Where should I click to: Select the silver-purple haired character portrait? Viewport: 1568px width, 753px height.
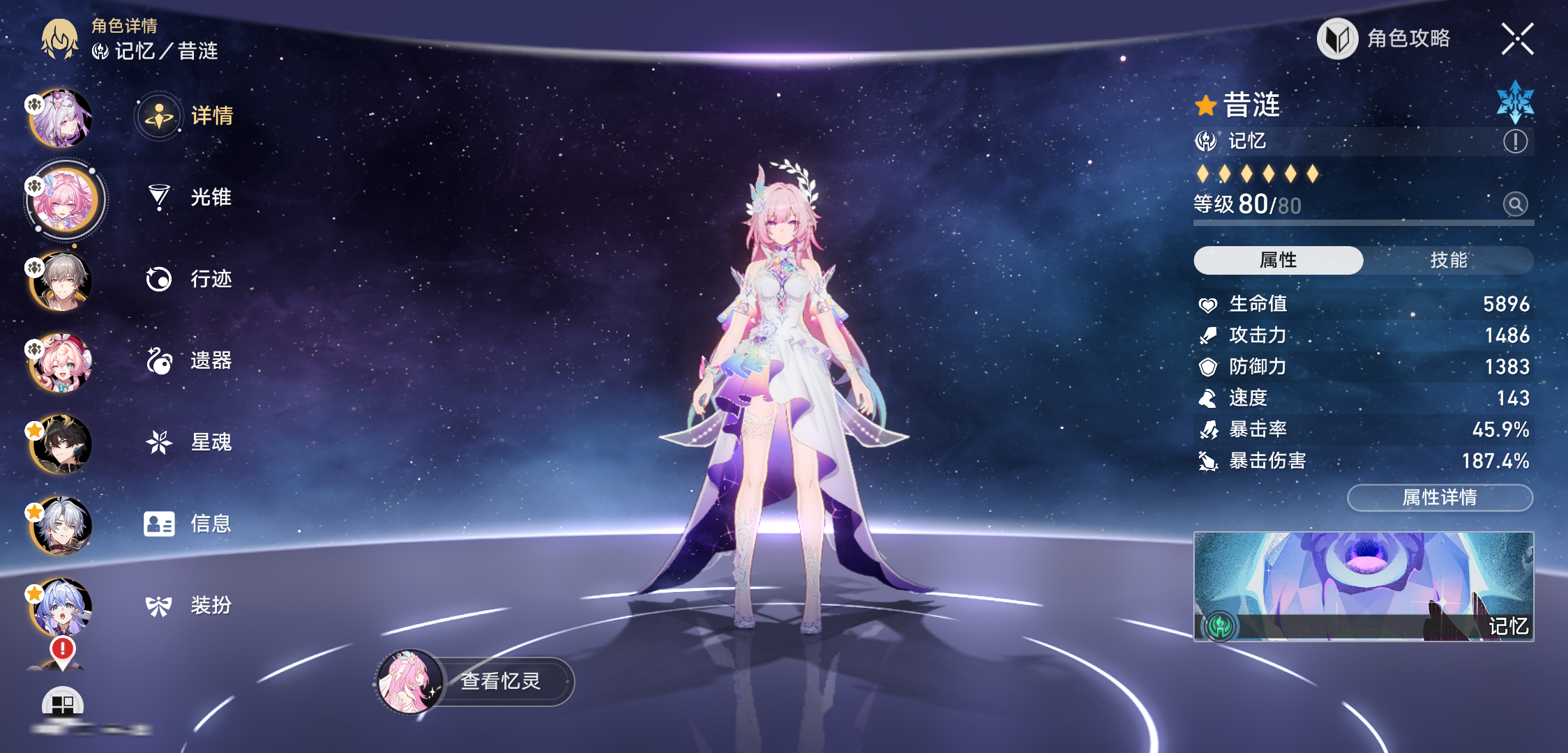click(61, 119)
